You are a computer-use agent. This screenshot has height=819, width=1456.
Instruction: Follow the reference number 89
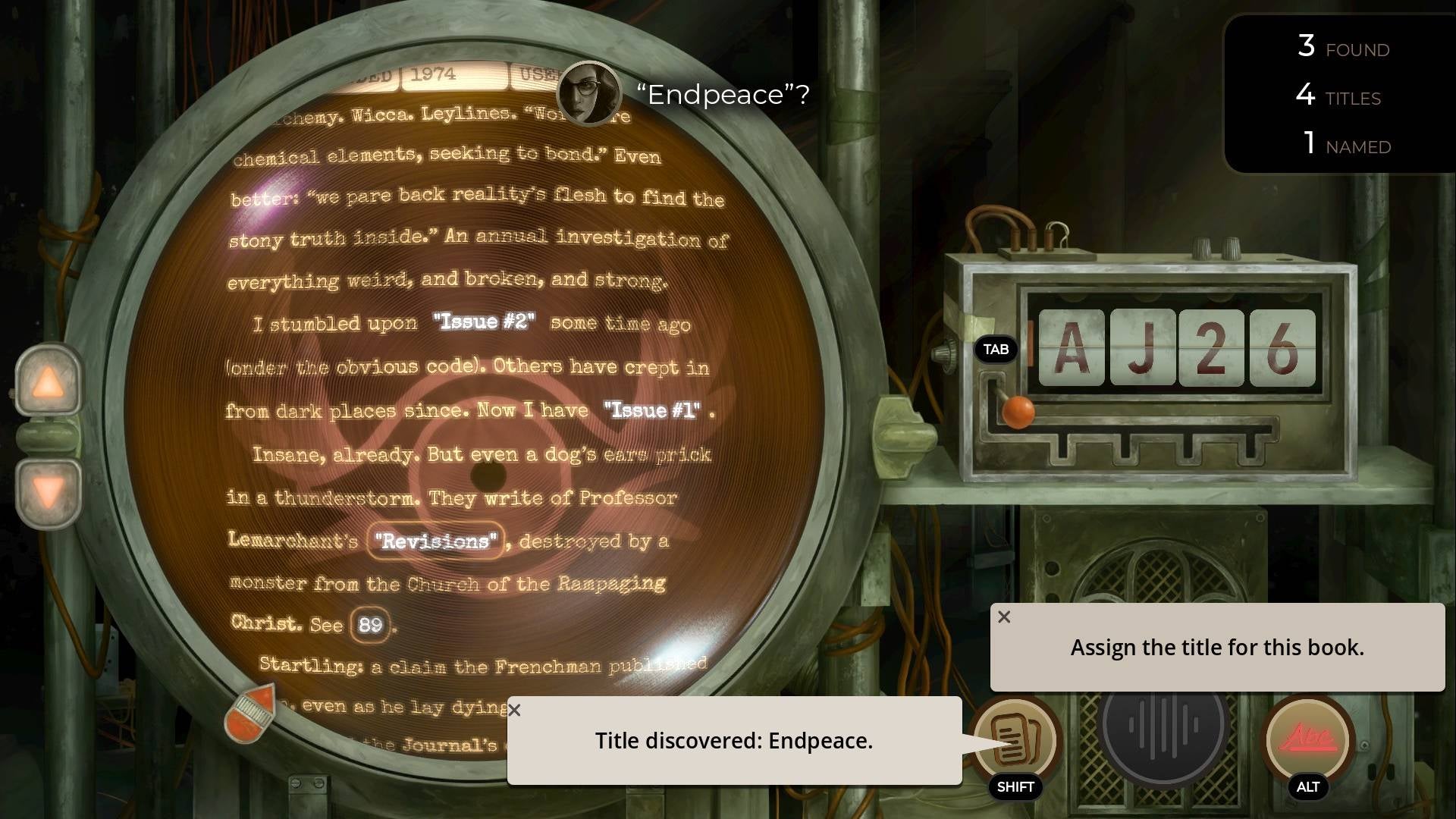[x=370, y=625]
